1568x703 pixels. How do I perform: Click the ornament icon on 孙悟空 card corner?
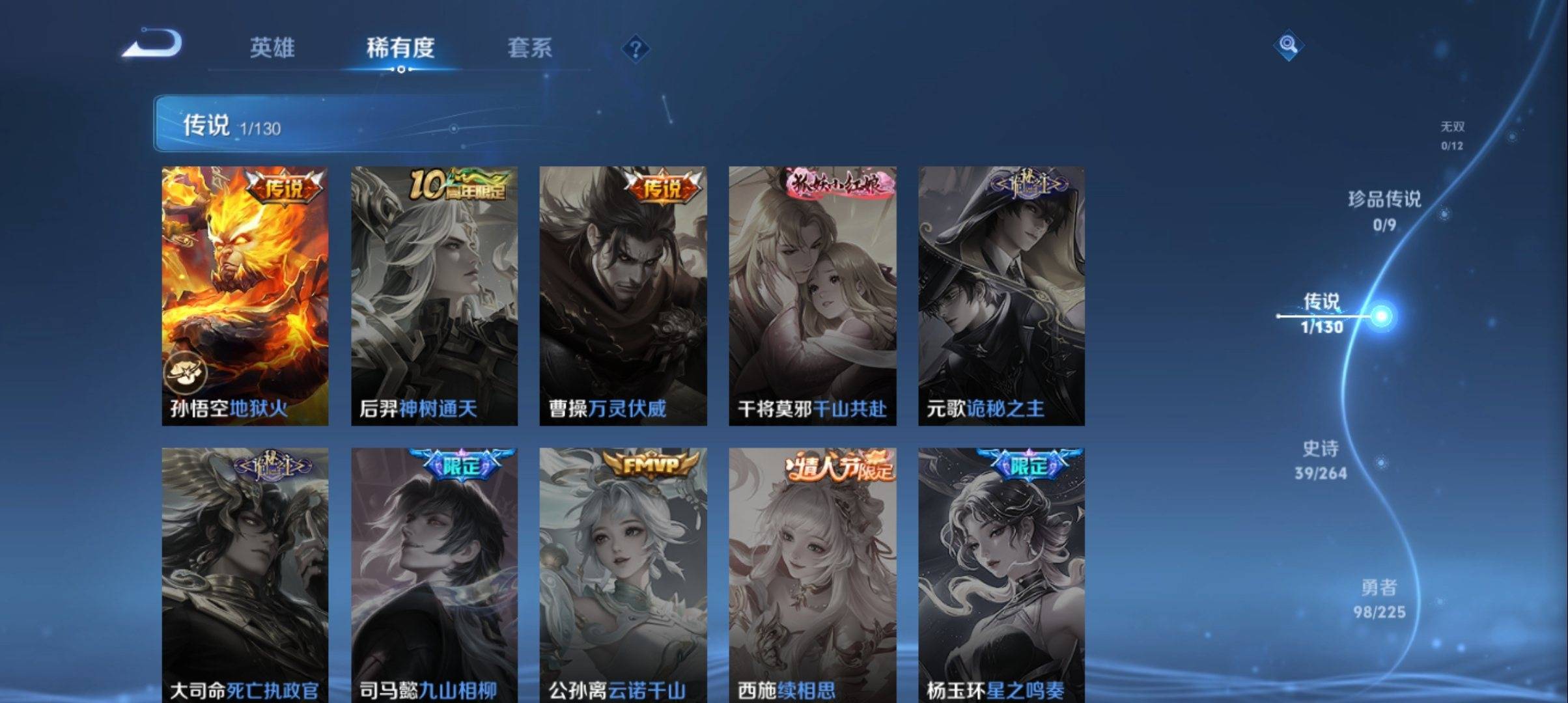(x=187, y=372)
